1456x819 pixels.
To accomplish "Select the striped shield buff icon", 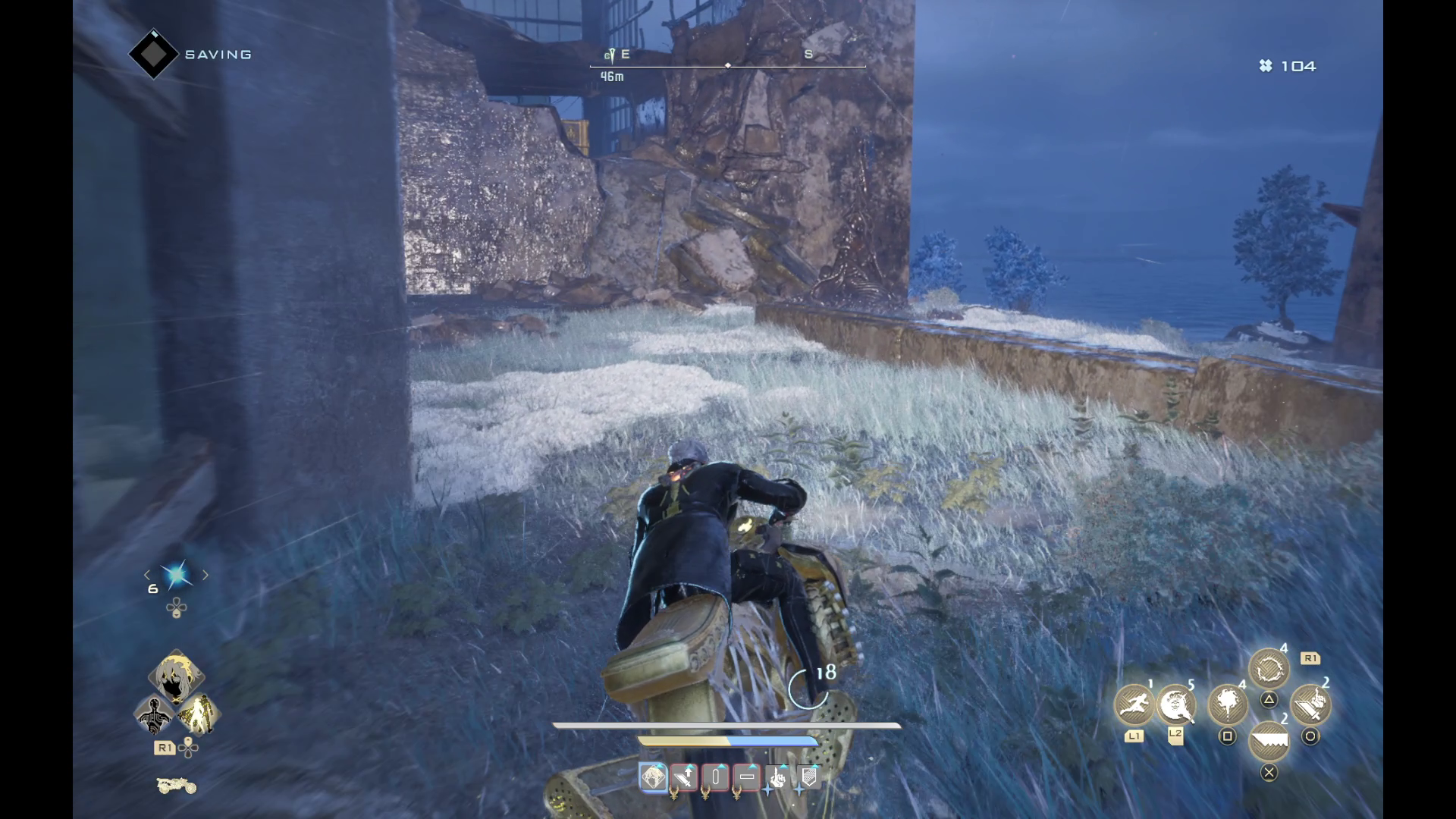I will point(808,777).
